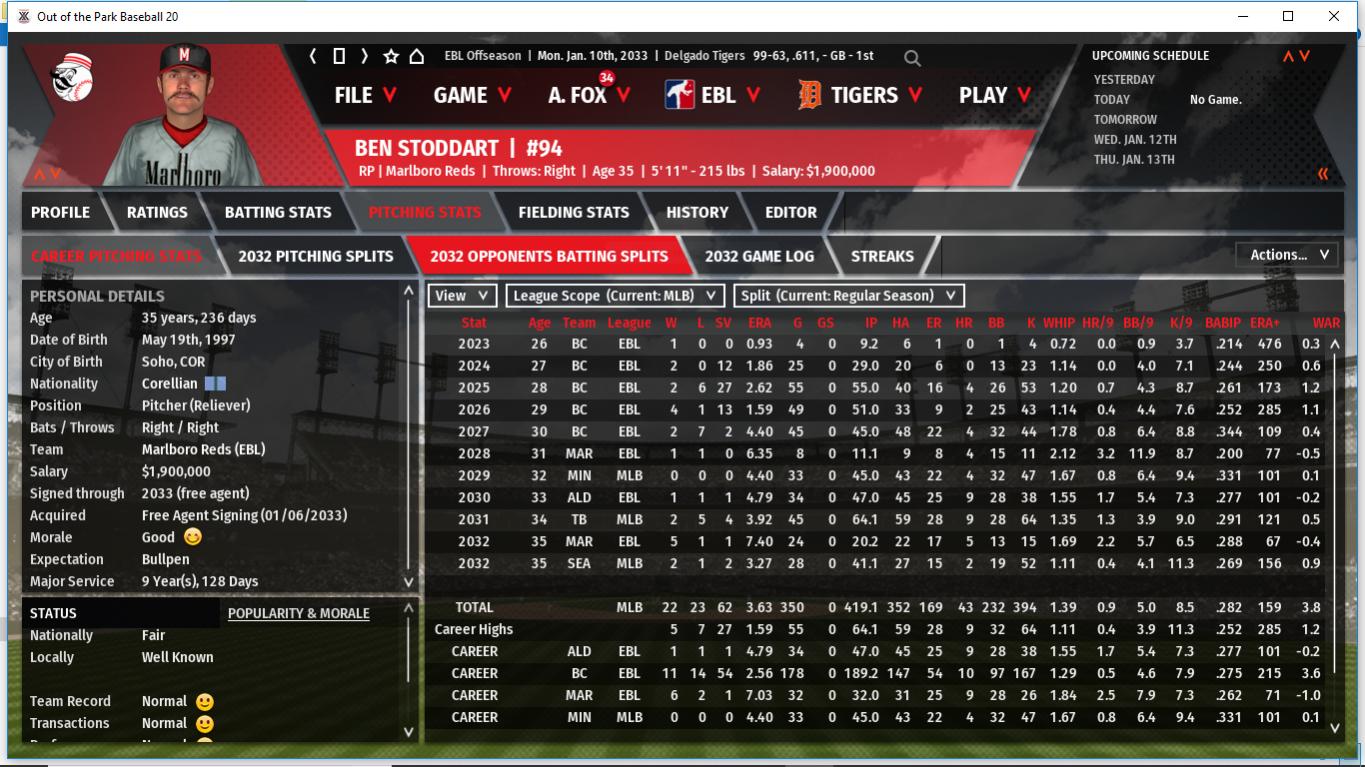1365x767 pixels.
Task: Show the BATTING STATS tab
Action: coord(278,212)
